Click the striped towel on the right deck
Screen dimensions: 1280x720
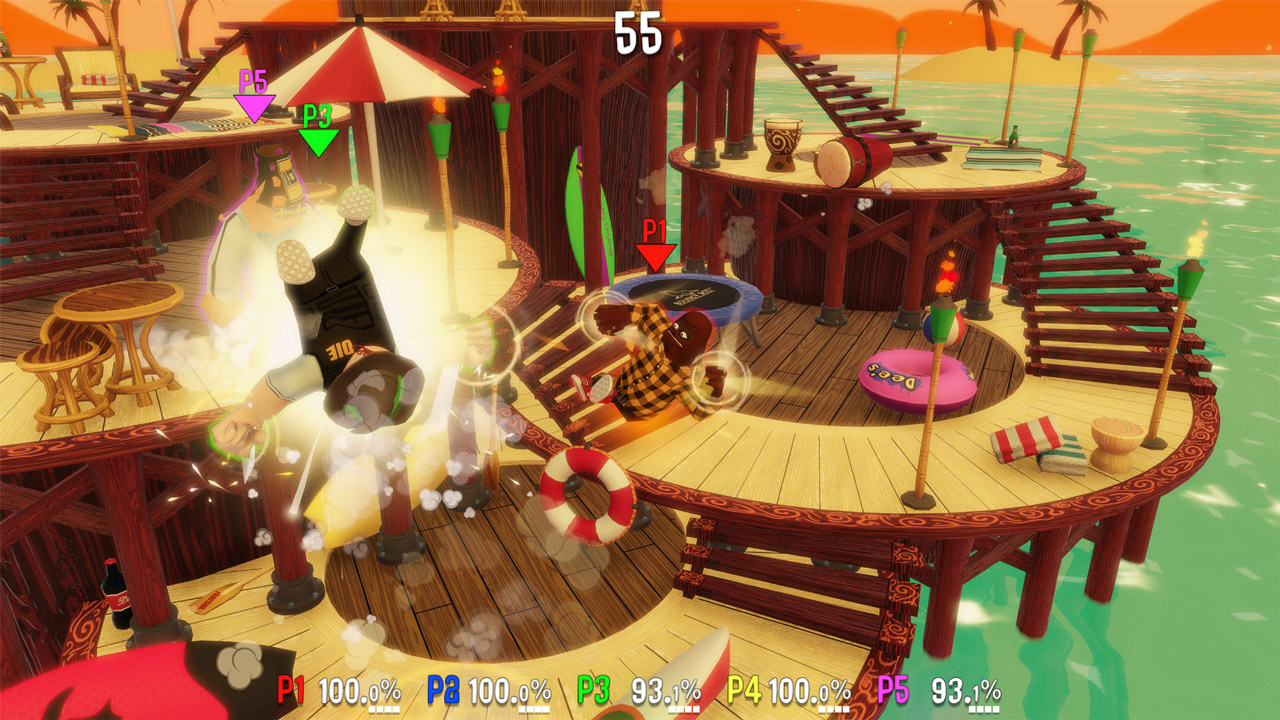[x=1024, y=438]
